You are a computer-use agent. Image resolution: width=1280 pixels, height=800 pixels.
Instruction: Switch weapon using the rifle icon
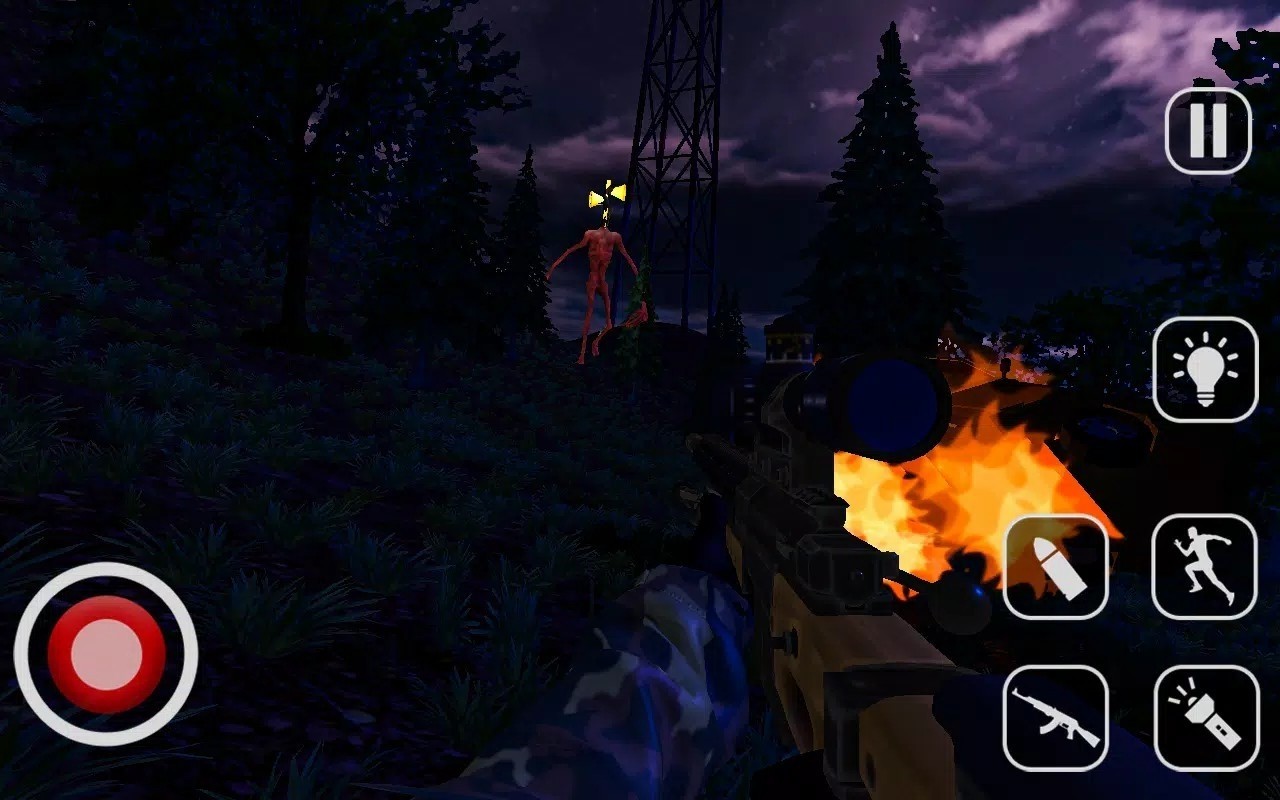(x=1055, y=718)
